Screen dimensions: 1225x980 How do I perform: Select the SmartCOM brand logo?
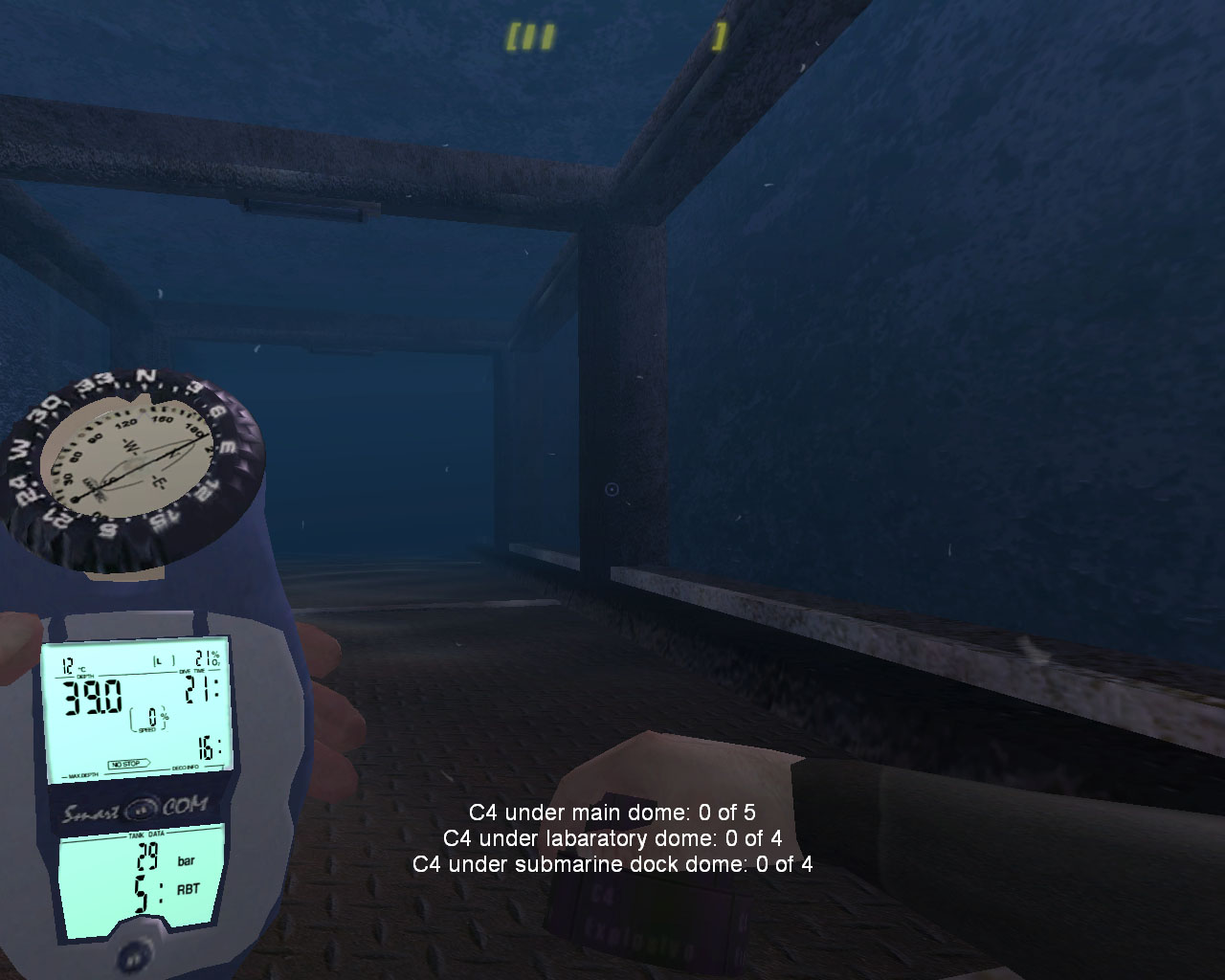(x=134, y=809)
